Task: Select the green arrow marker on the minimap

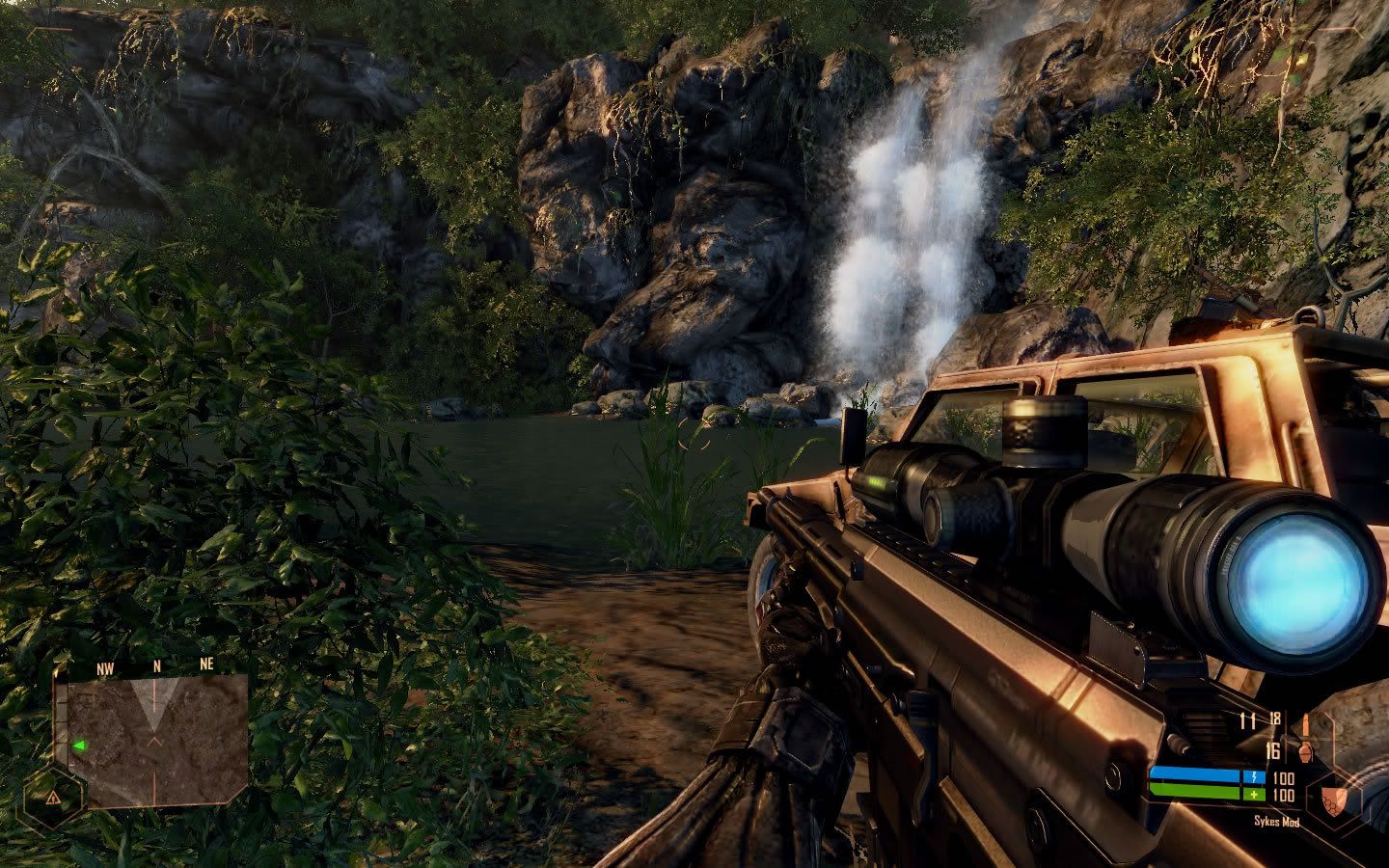Action: coord(79,746)
